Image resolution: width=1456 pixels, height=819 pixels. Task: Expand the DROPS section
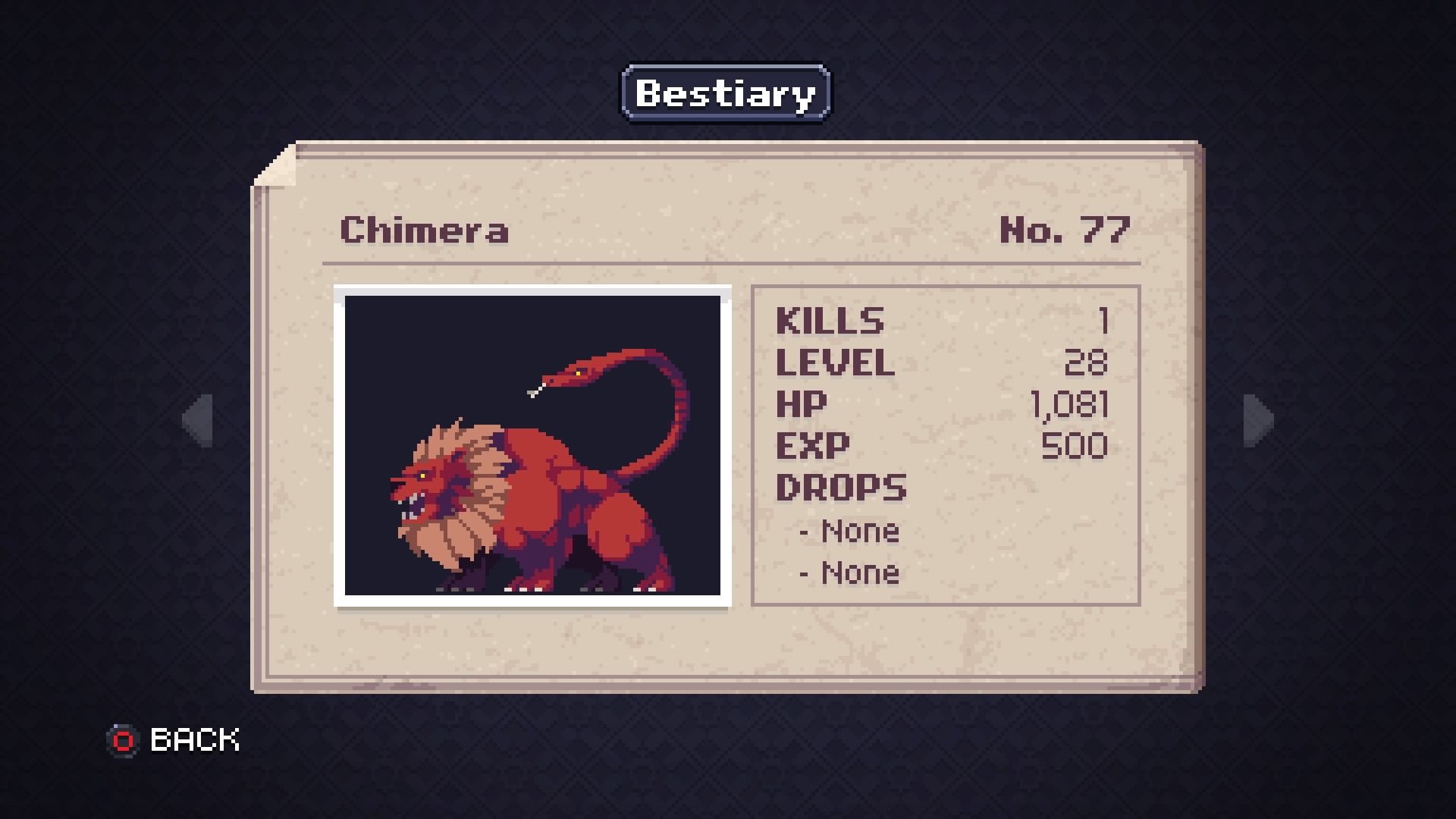(x=842, y=488)
